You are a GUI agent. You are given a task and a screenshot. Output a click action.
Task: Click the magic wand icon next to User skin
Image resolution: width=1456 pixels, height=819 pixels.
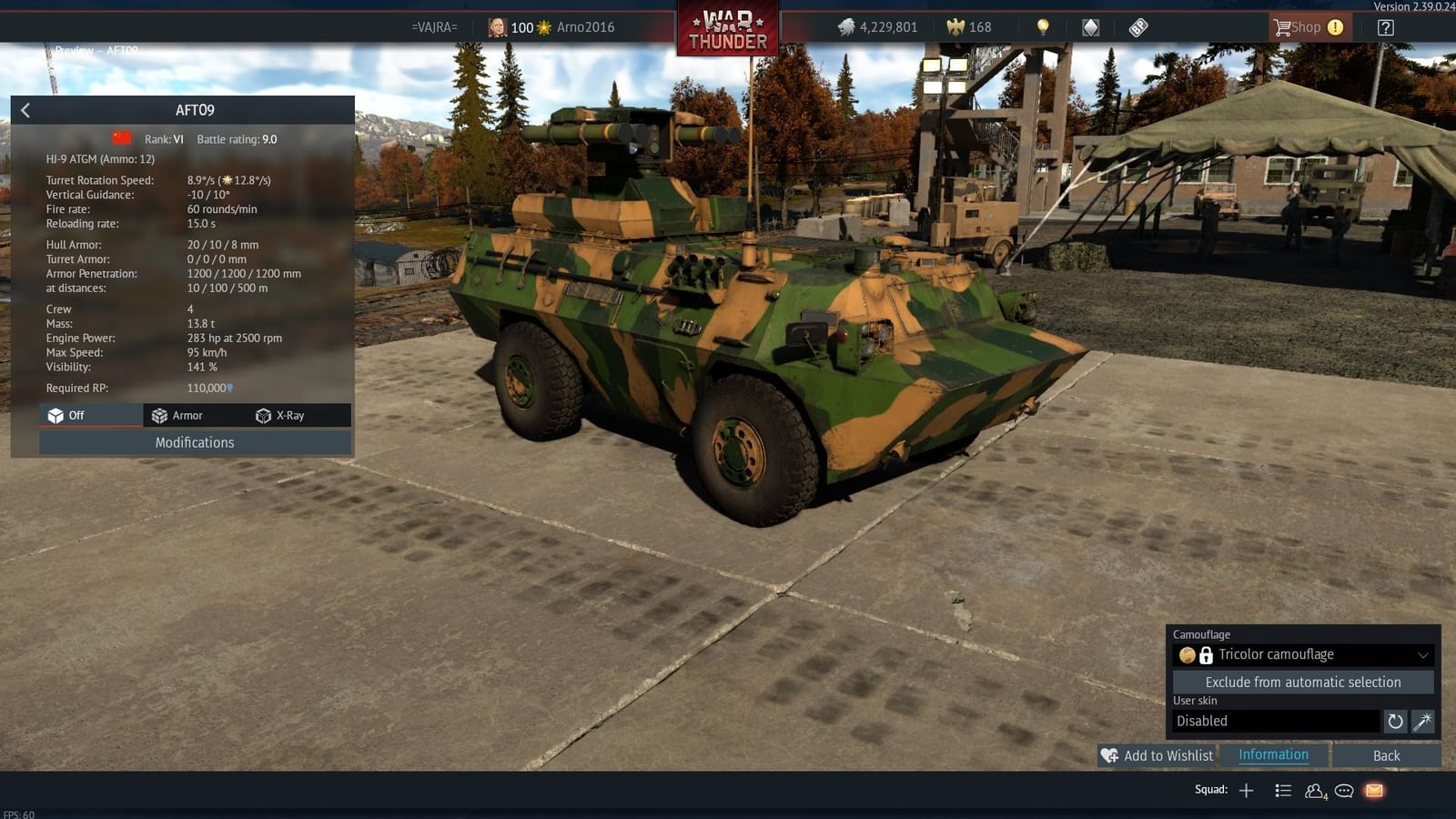1421,721
